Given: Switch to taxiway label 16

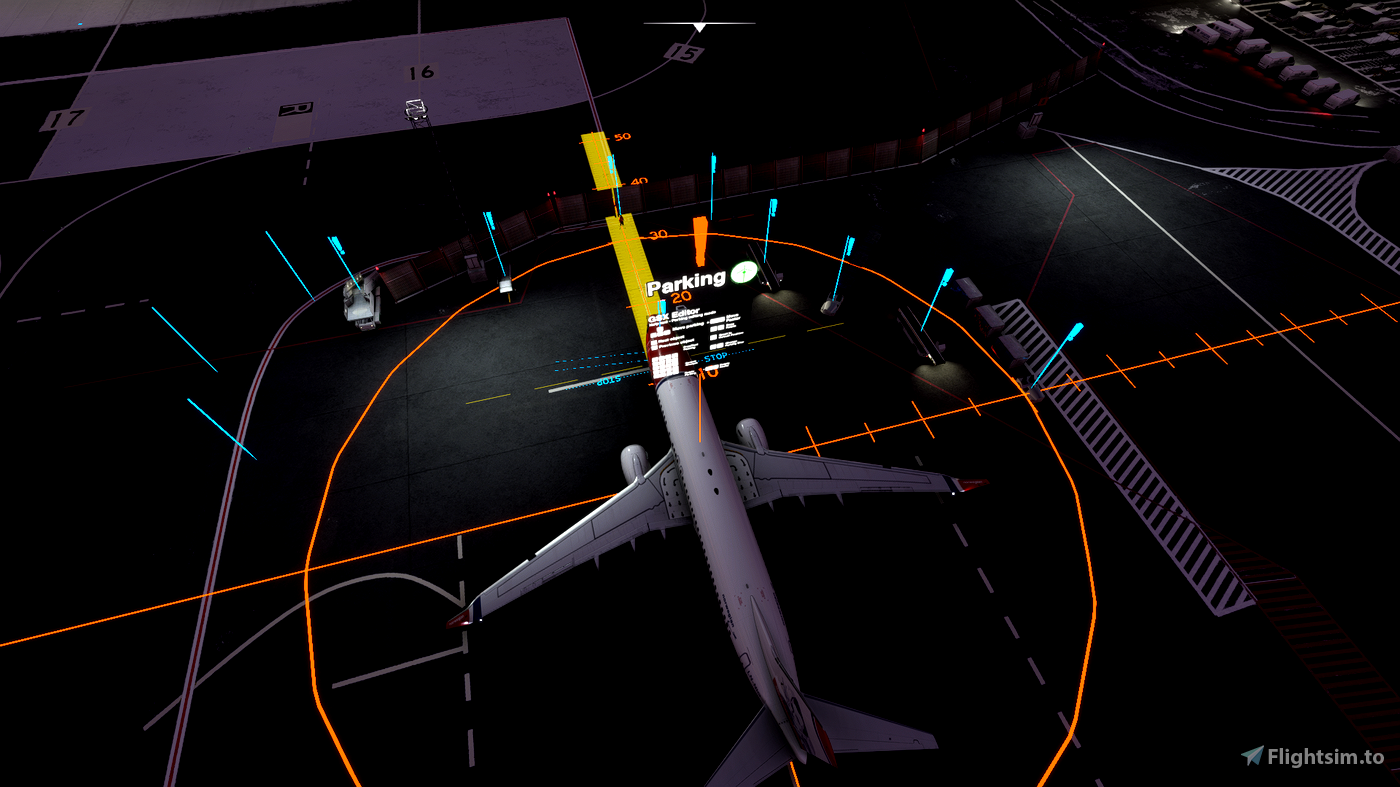Looking at the screenshot, I should coord(420,70).
